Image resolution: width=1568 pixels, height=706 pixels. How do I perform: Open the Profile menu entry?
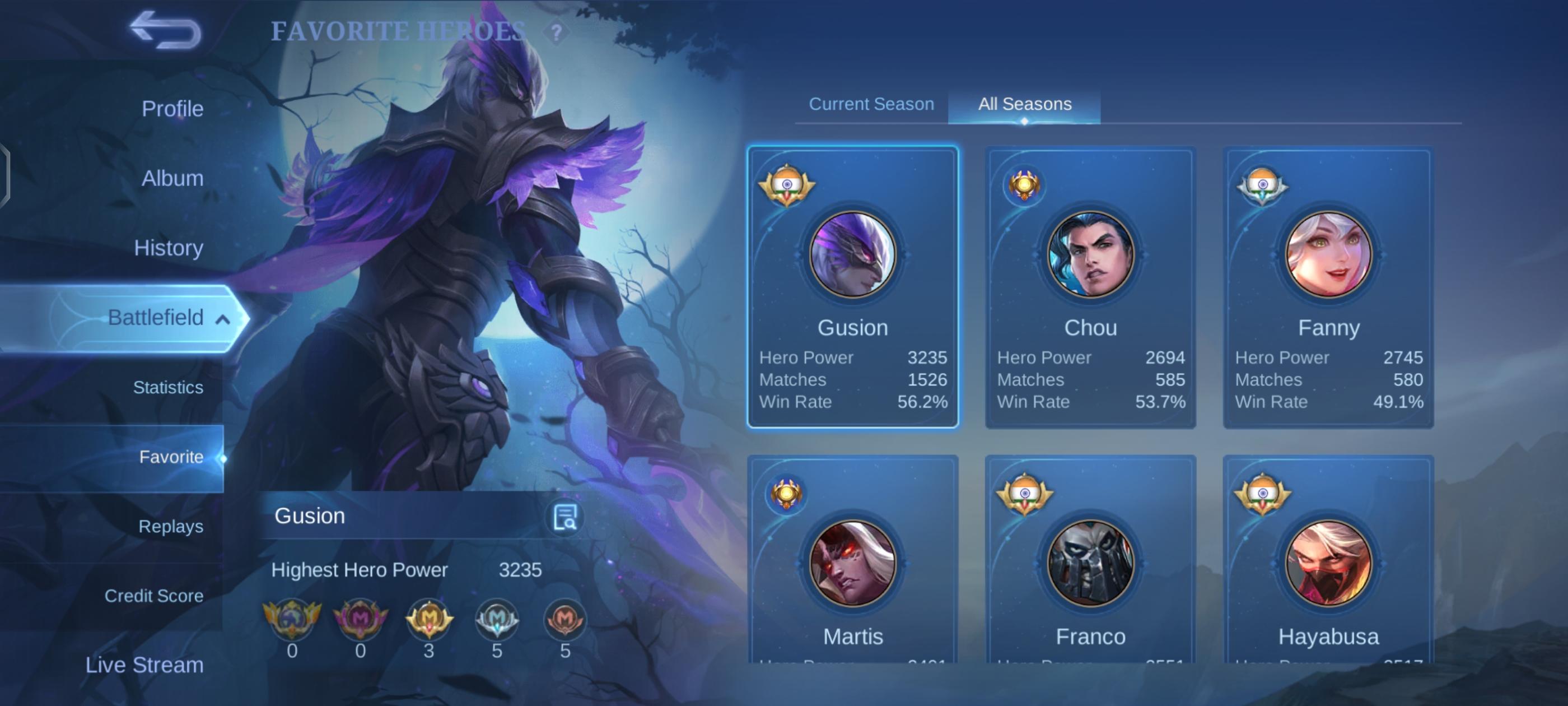[172, 109]
